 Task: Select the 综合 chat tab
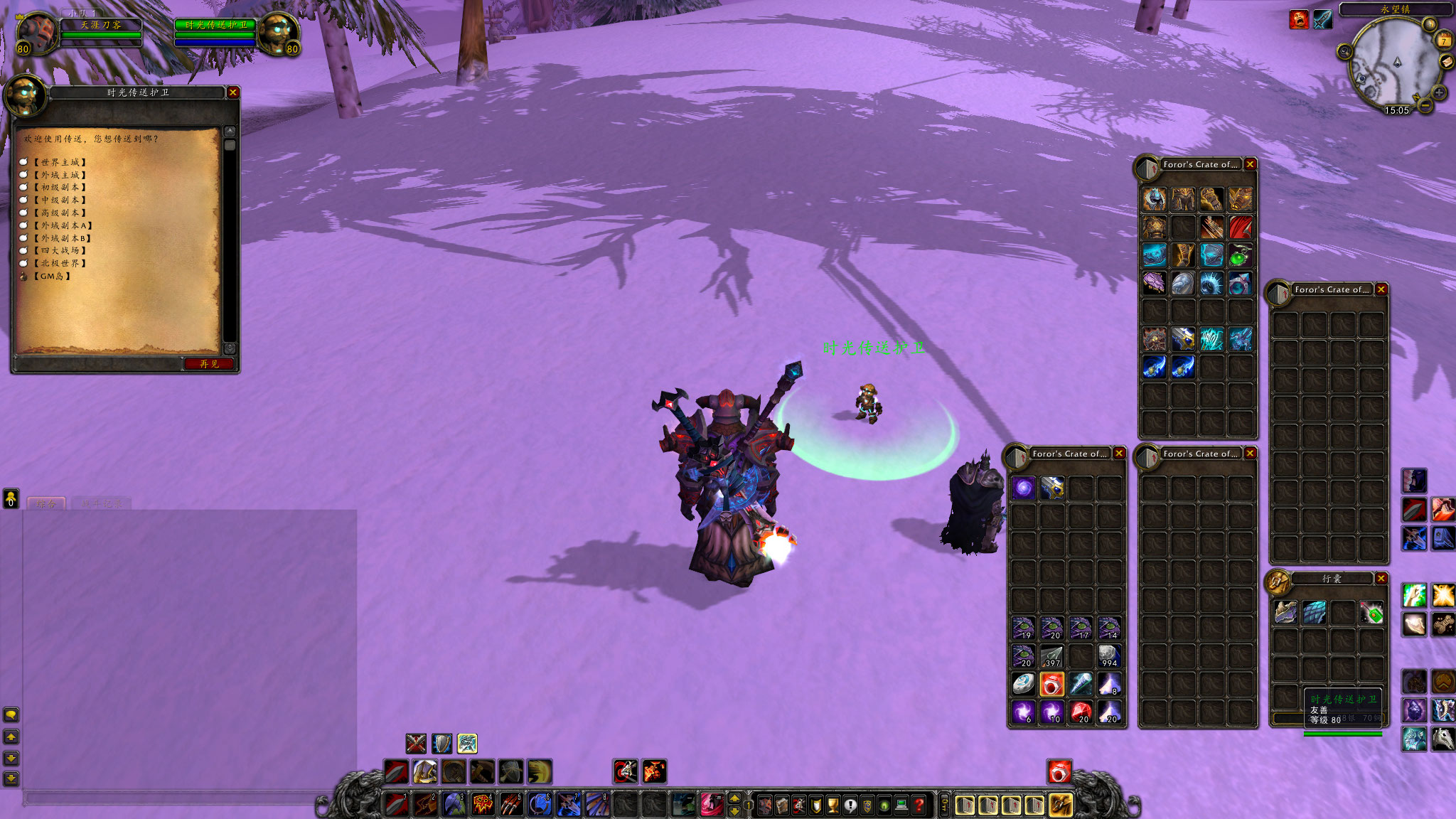(46, 503)
